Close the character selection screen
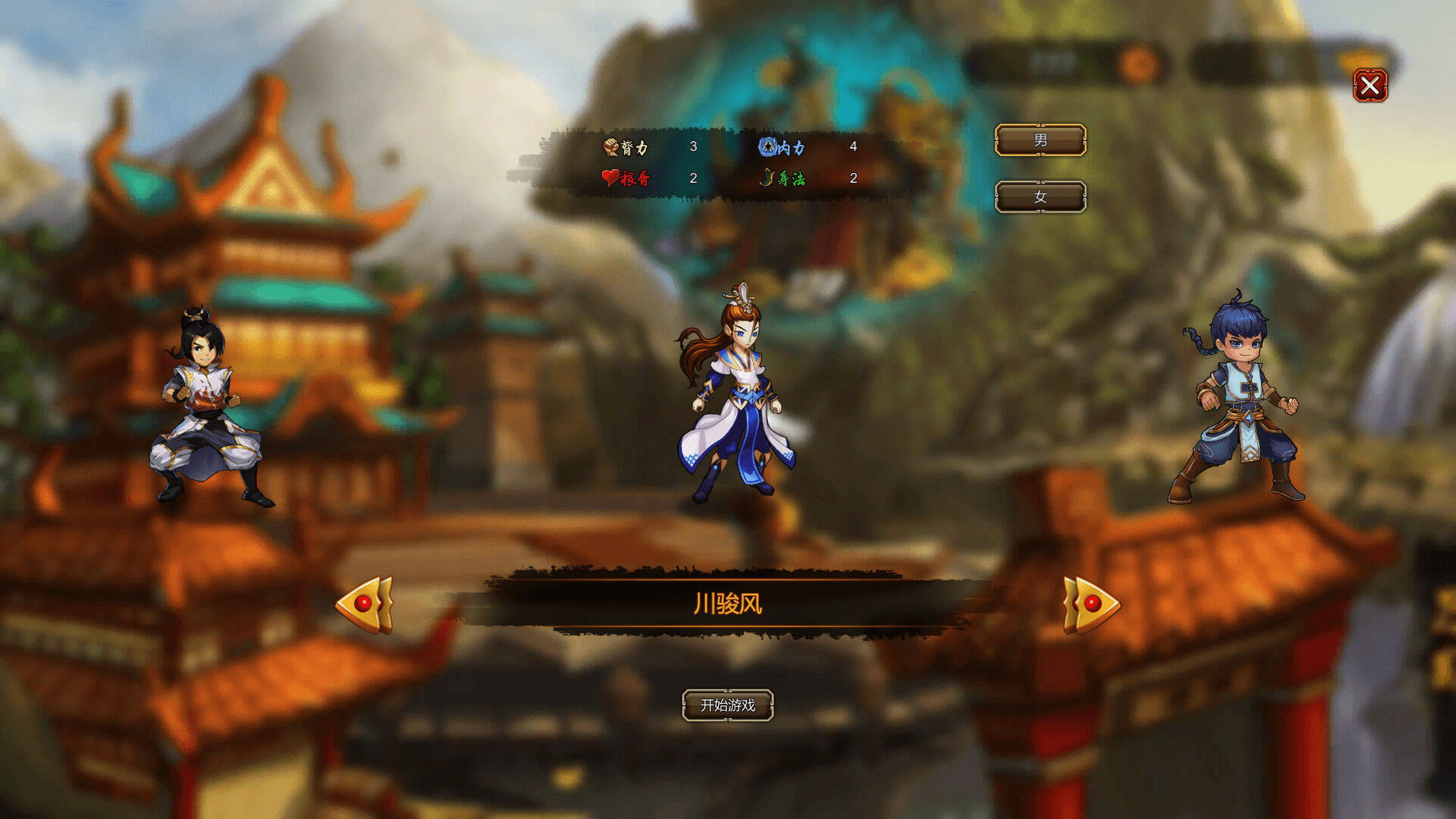The image size is (1456, 819). pos(1370,86)
